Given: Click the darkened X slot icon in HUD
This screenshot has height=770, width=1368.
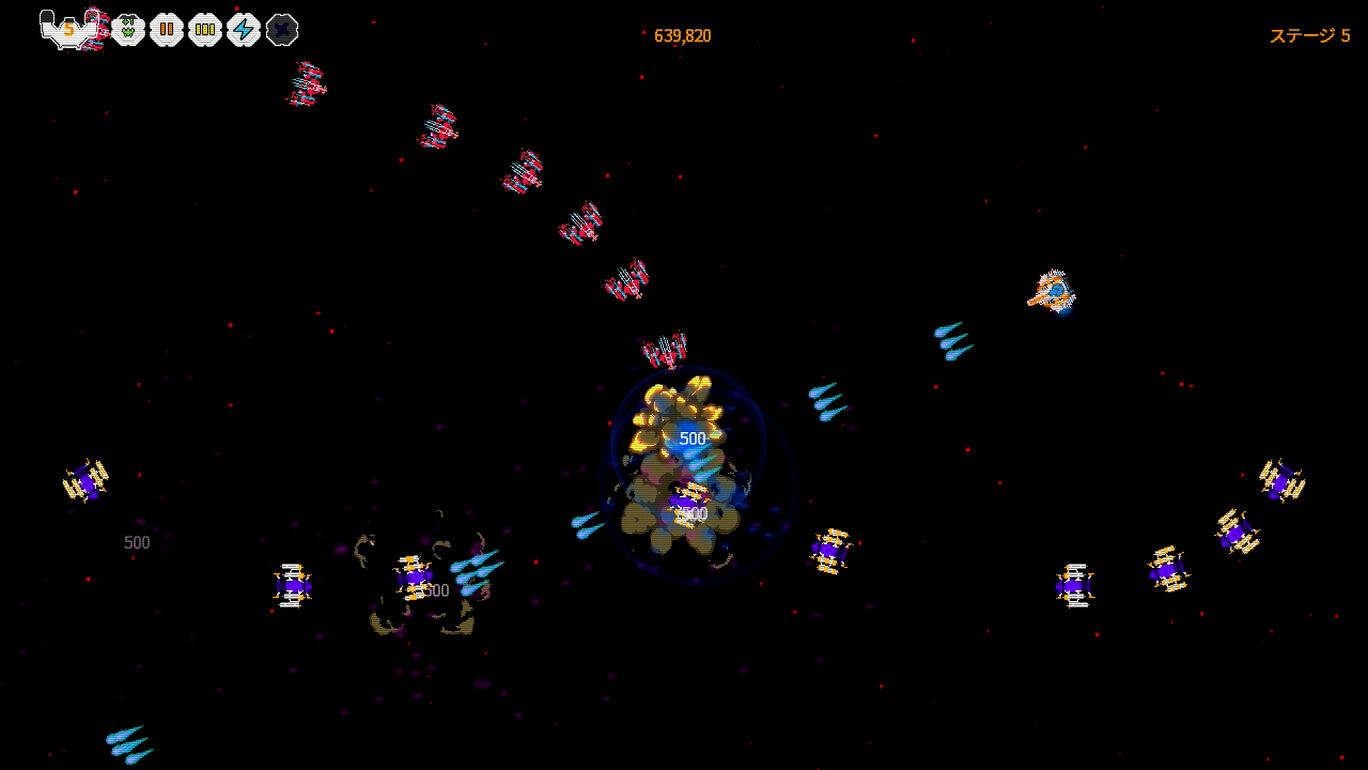Looking at the screenshot, I should pos(280,28).
